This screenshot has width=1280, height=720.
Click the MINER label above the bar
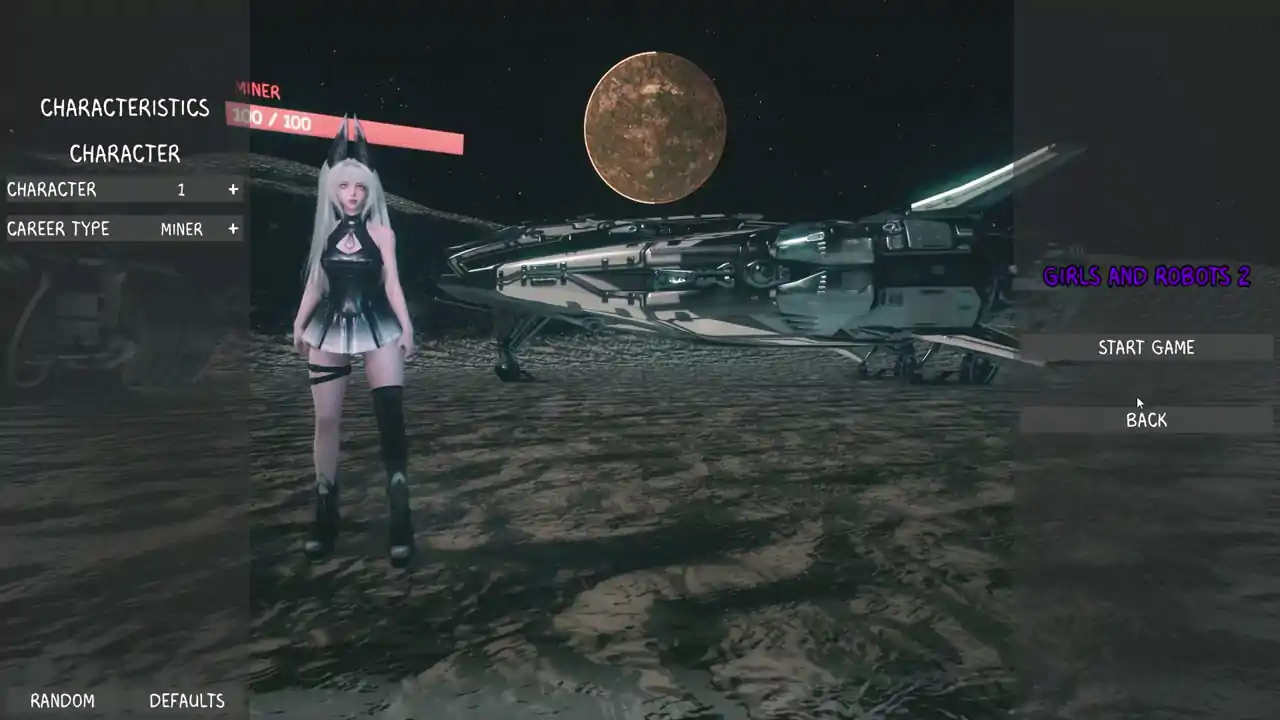pyautogui.click(x=256, y=91)
